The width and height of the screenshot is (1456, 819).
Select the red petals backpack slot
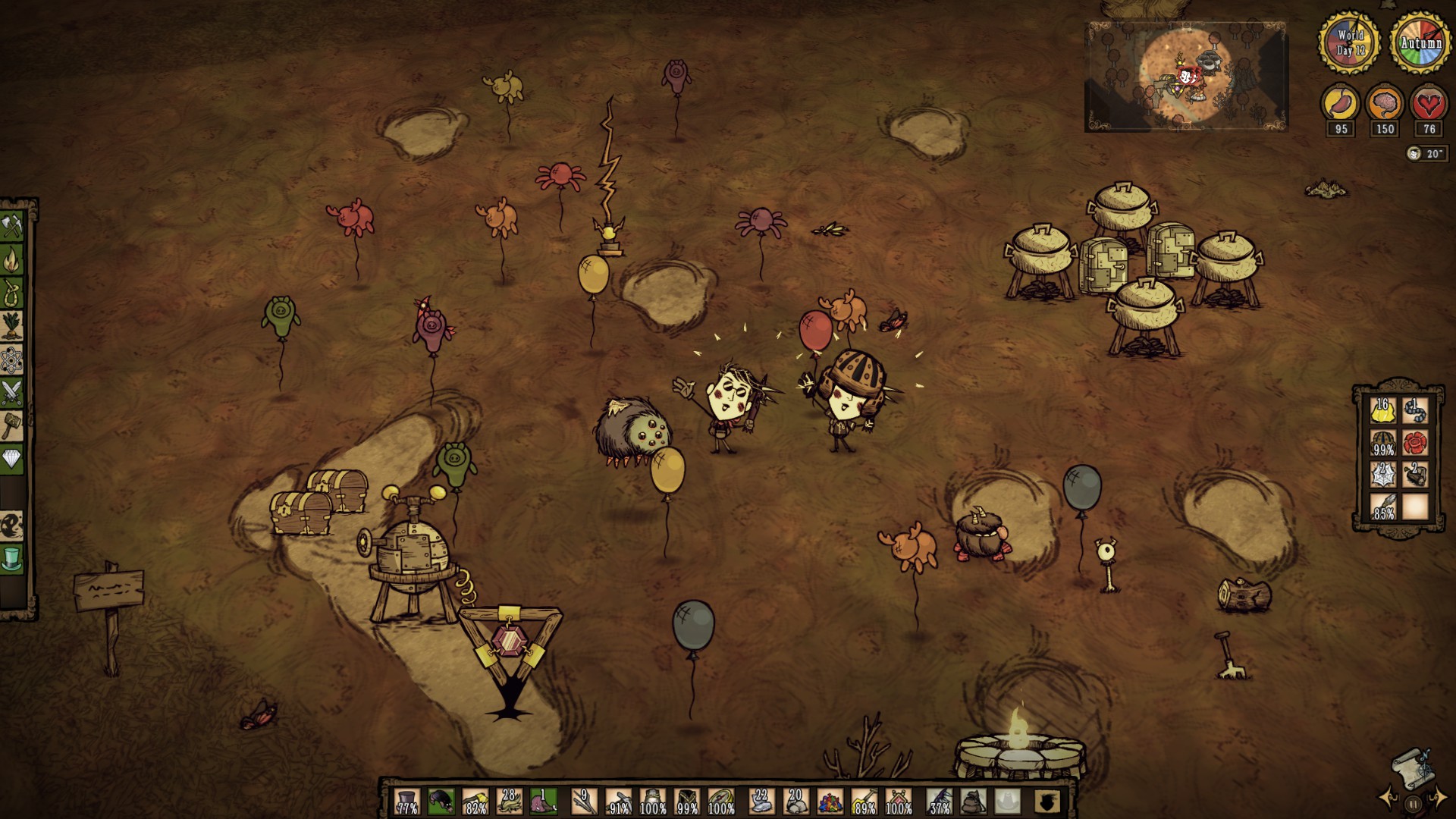pos(1415,443)
